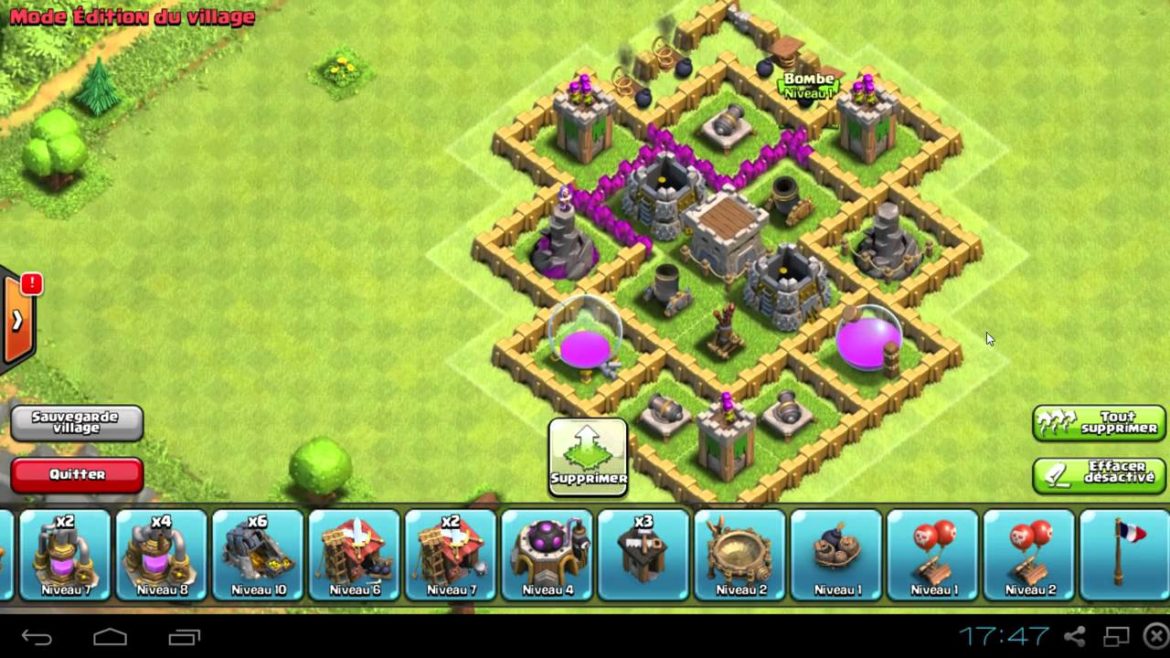This screenshot has width=1170, height=658.
Task: Choose the builder's hut with x3
Action: click(643, 555)
